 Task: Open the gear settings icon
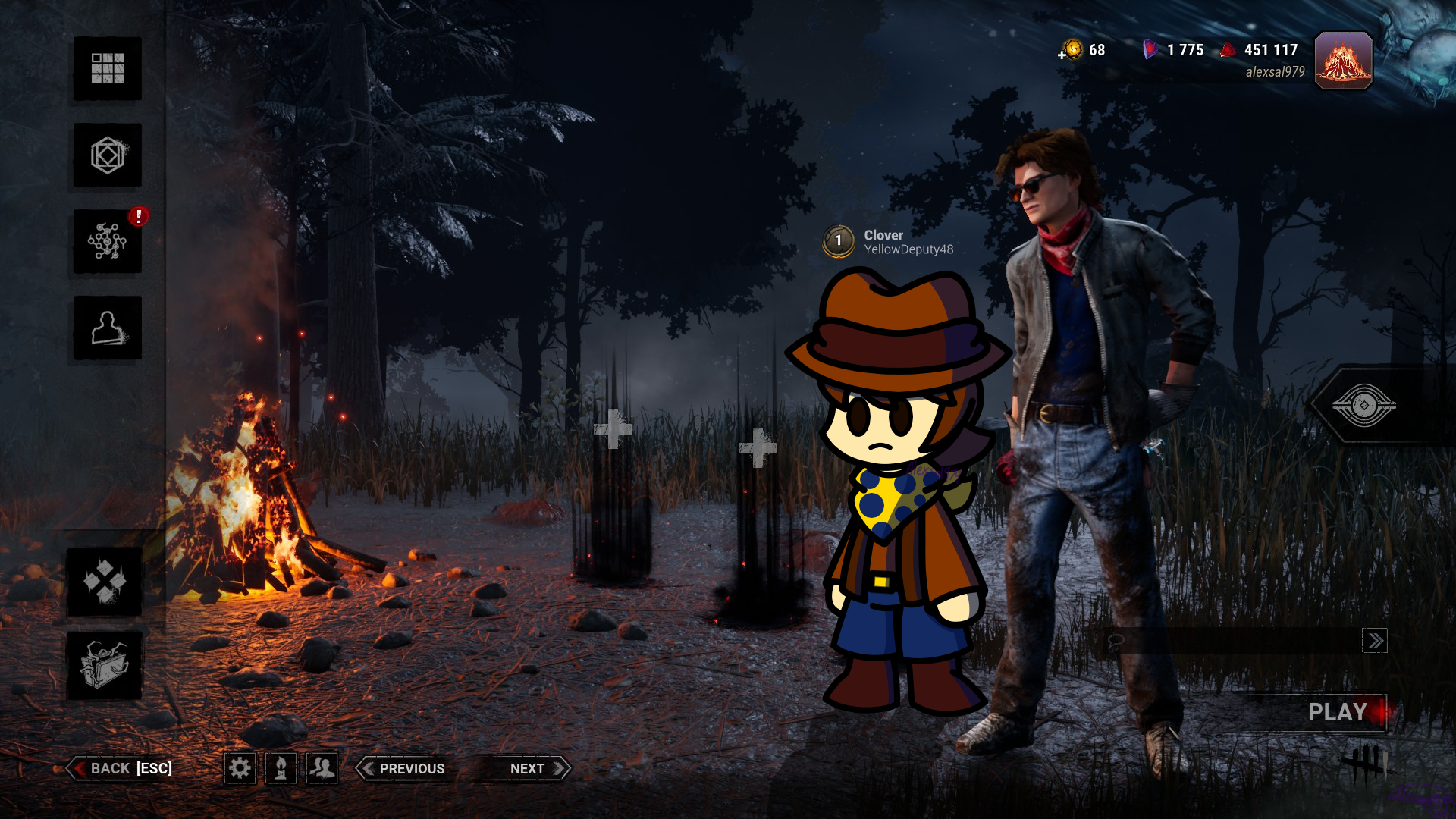[240, 768]
